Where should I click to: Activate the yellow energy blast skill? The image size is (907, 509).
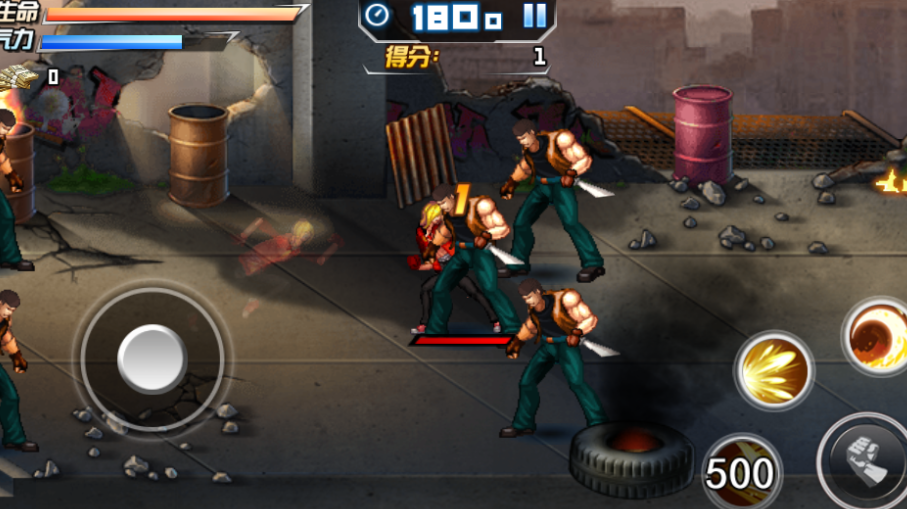[773, 371]
